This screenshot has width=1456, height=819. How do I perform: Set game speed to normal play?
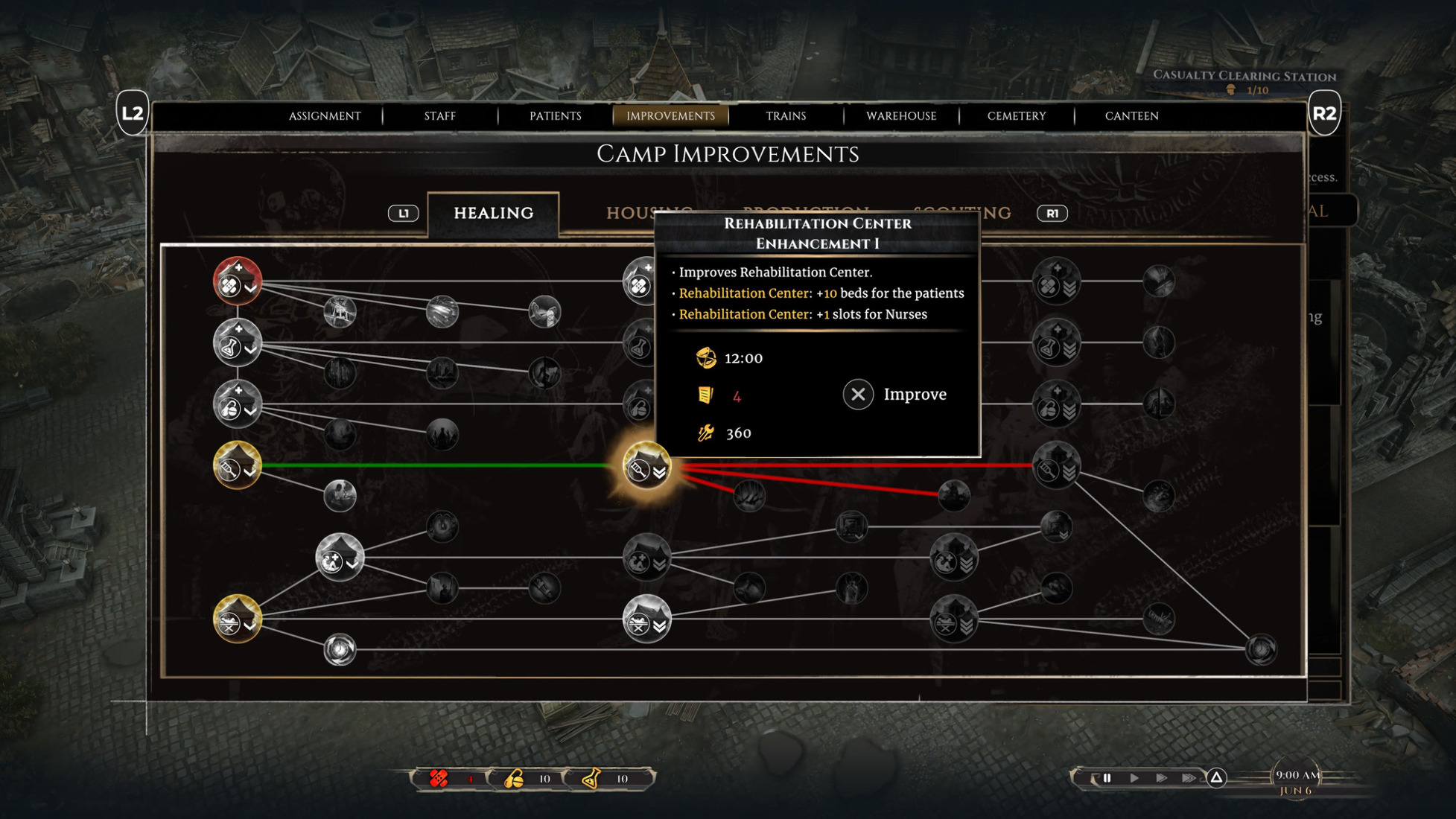point(1134,778)
